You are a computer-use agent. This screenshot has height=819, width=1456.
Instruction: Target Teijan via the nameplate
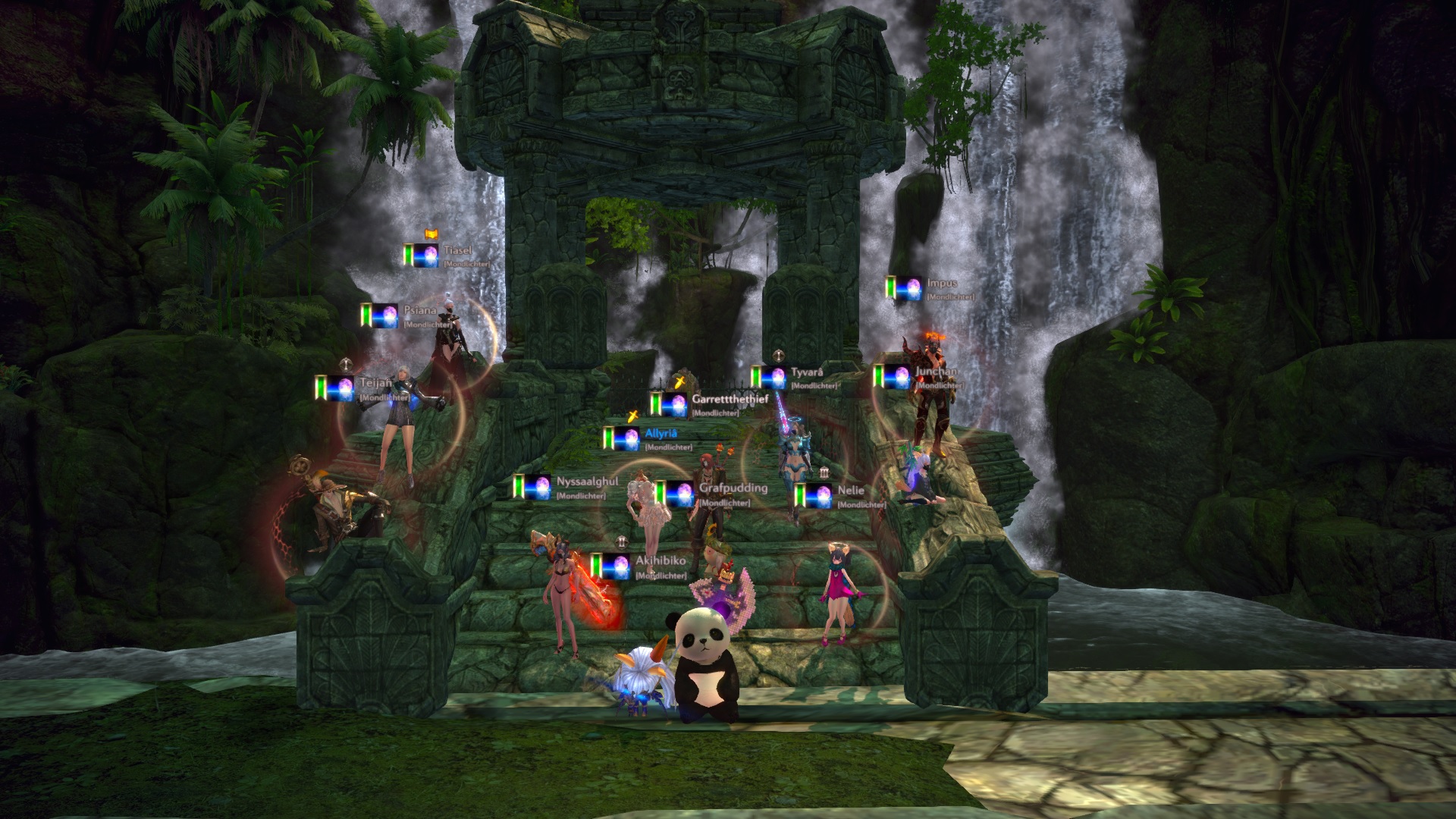click(x=375, y=384)
